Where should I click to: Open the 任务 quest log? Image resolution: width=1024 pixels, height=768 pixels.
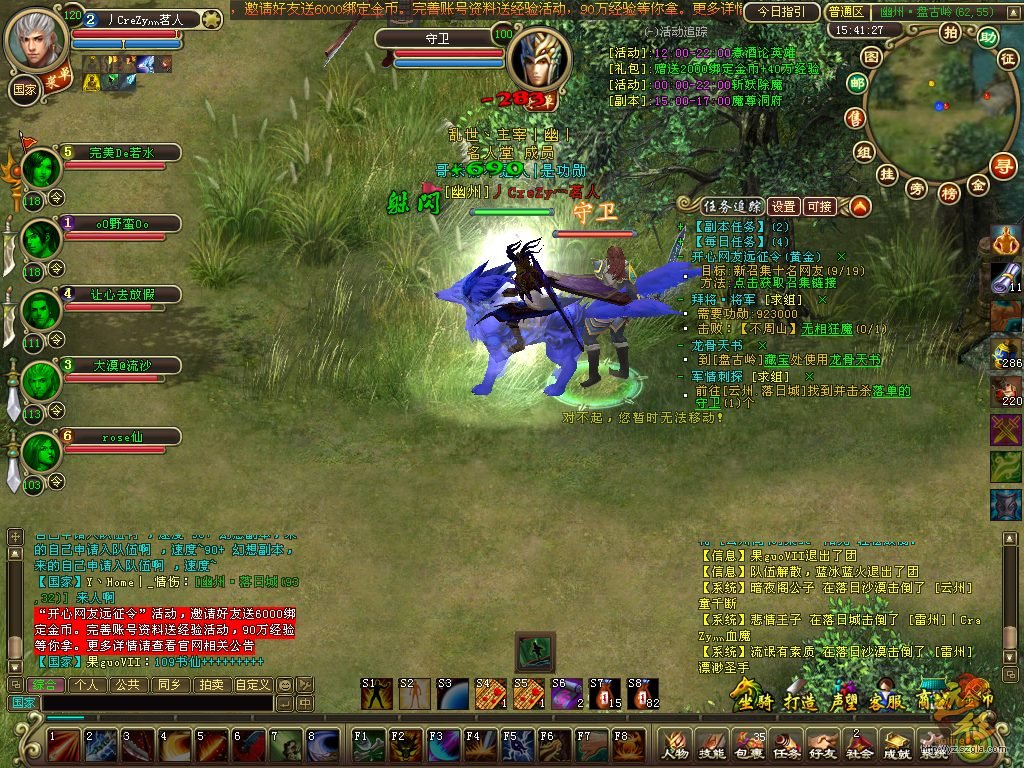tap(787, 743)
